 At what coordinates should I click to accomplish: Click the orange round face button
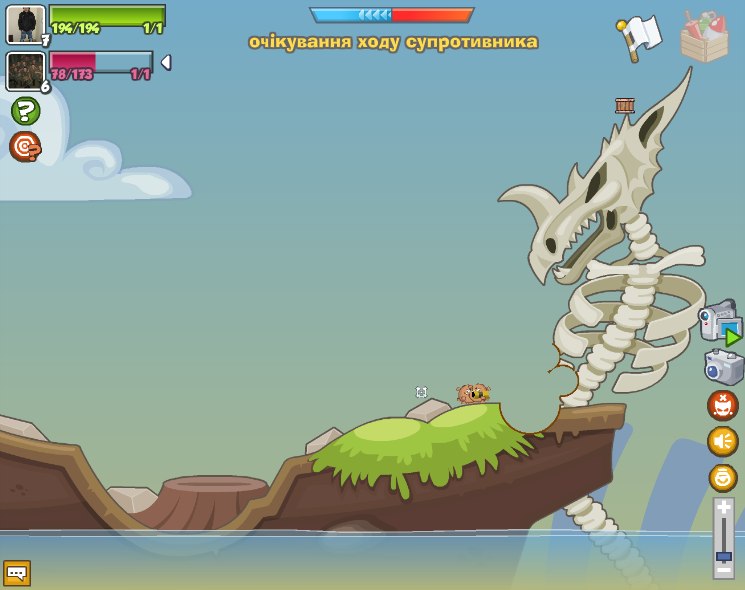coord(723,477)
